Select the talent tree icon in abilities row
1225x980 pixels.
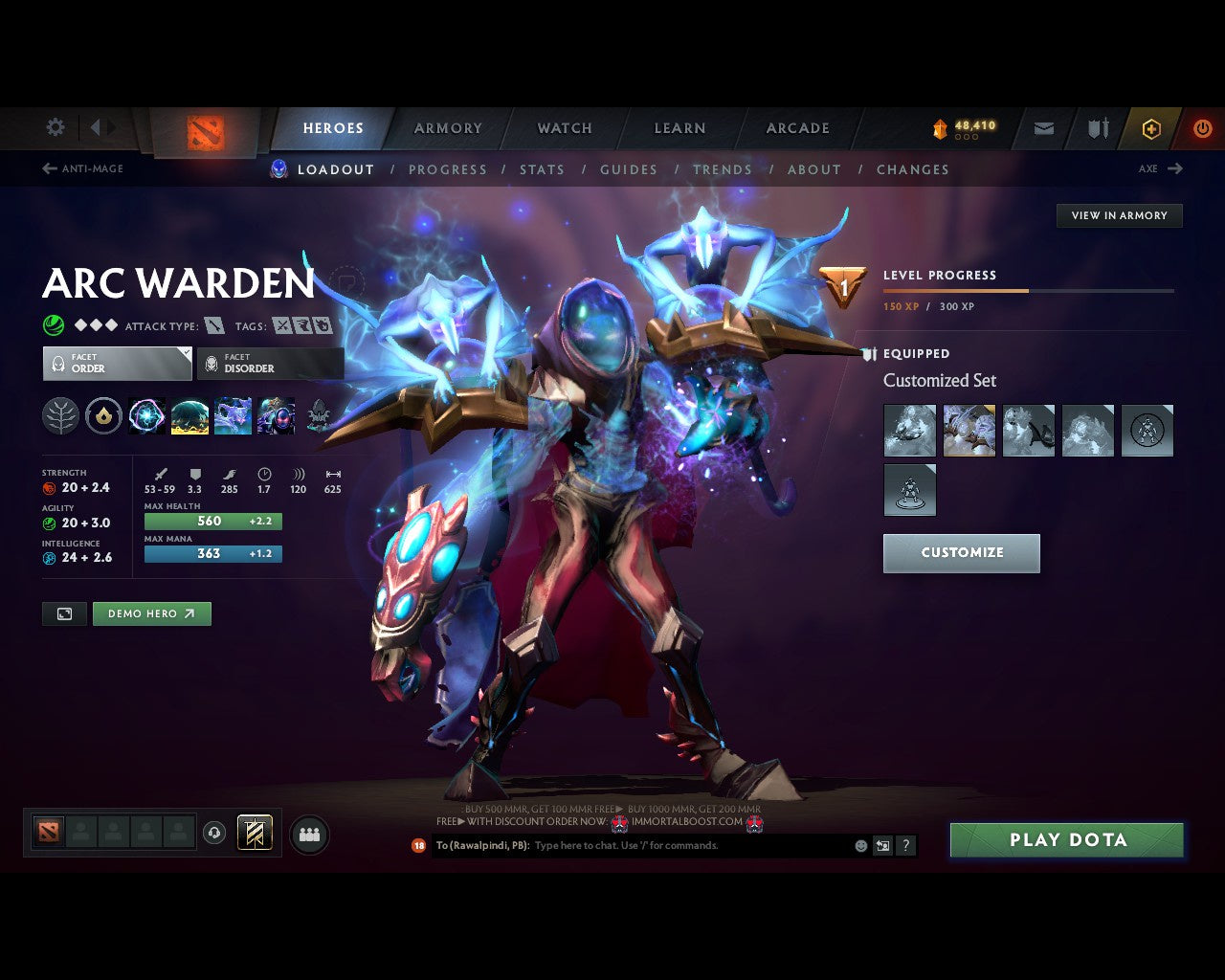59,415
